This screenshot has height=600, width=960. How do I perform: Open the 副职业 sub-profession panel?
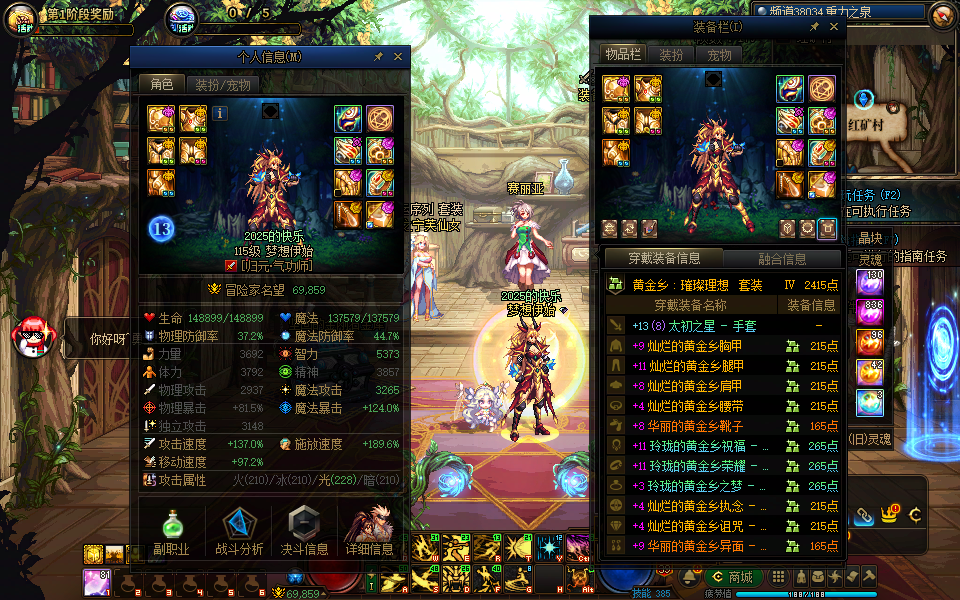[x=171, y=531]
